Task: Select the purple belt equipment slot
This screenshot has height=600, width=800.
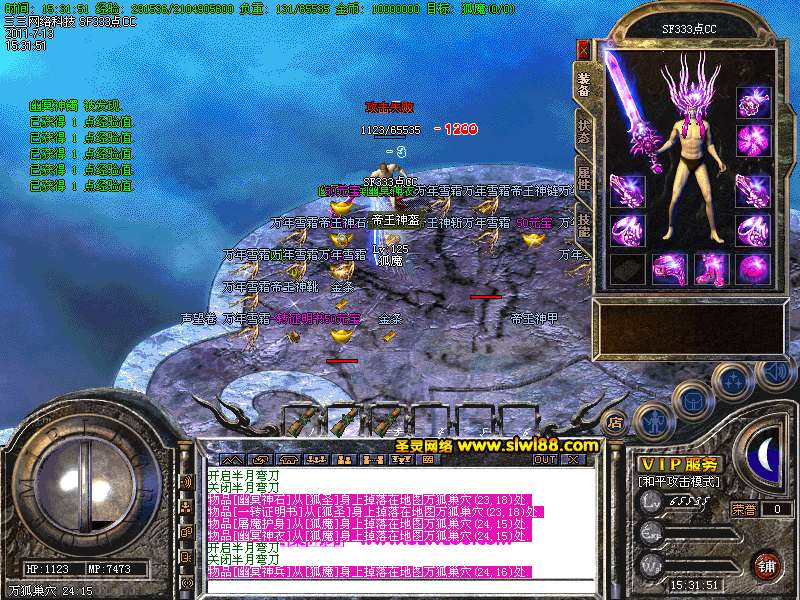Action: [x=666, y=268]
